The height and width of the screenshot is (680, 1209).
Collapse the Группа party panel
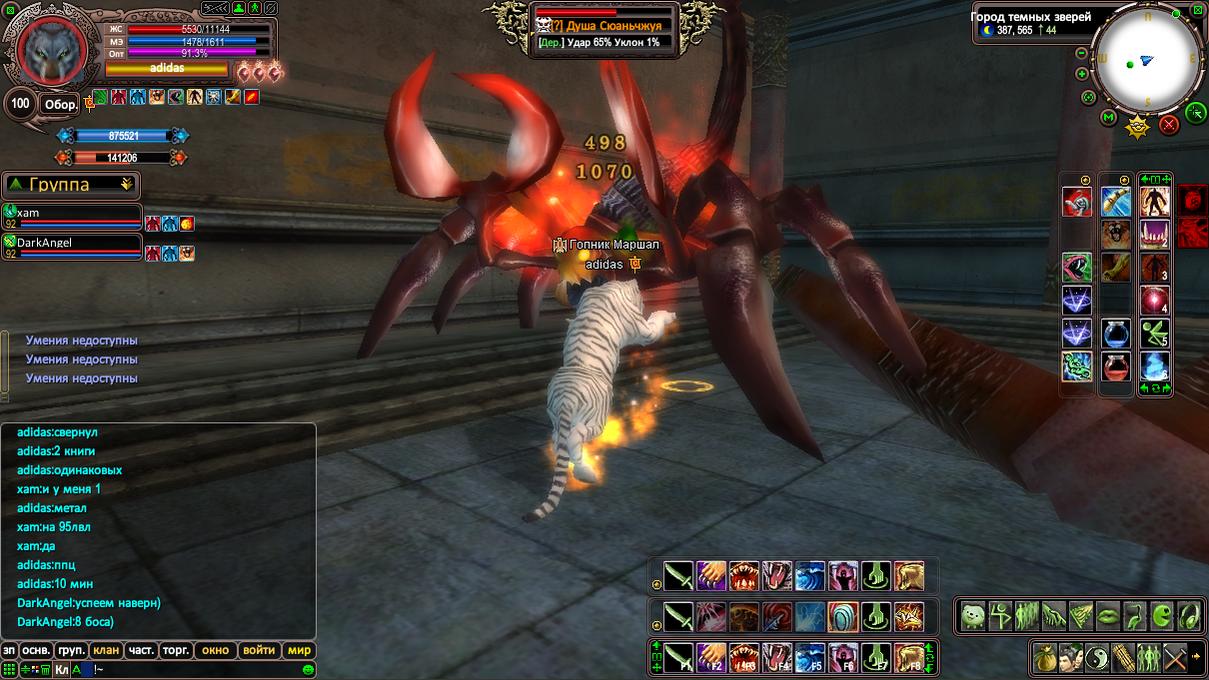126,184
